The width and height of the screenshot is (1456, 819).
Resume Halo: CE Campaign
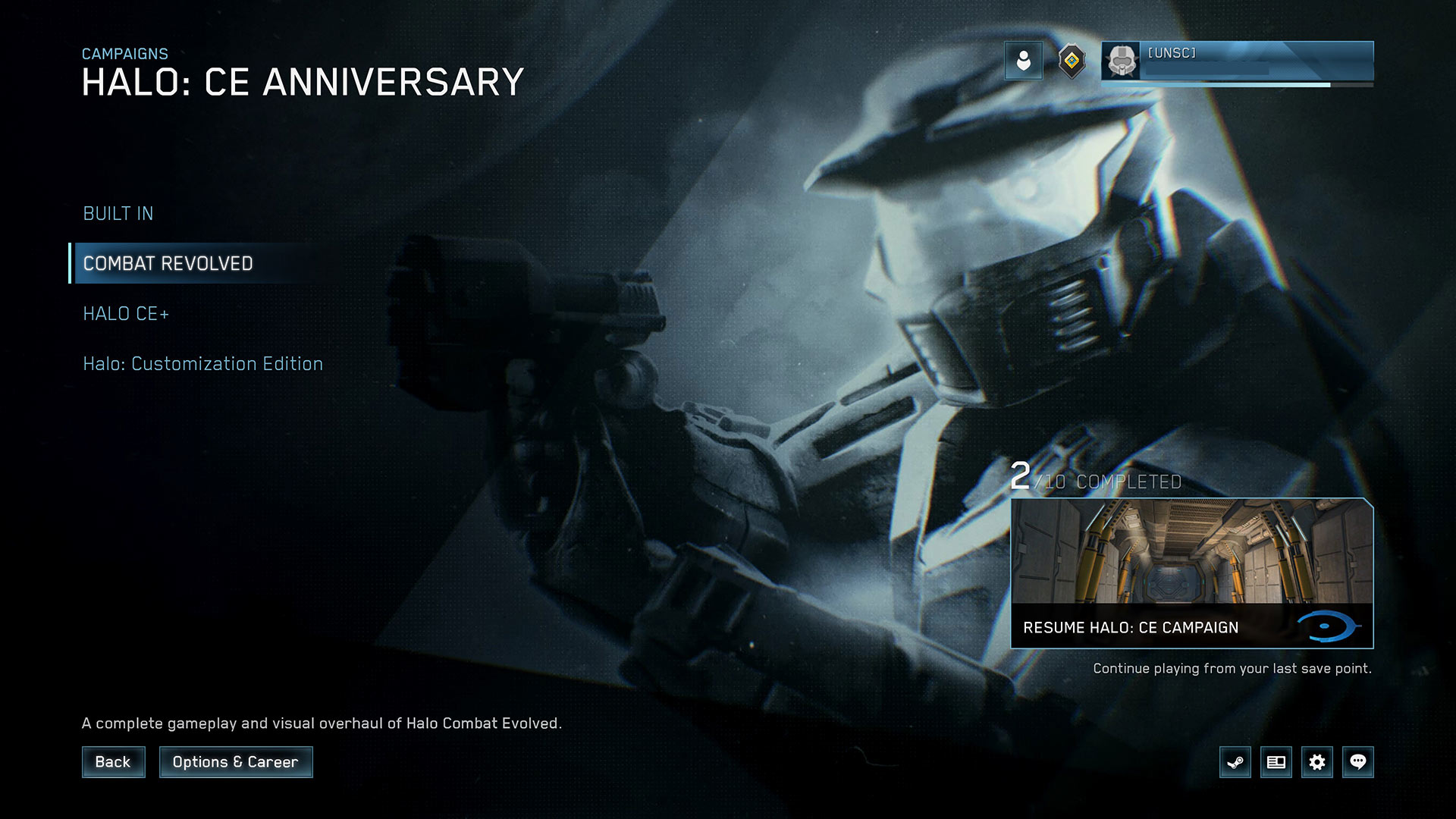click(1191, 573)
